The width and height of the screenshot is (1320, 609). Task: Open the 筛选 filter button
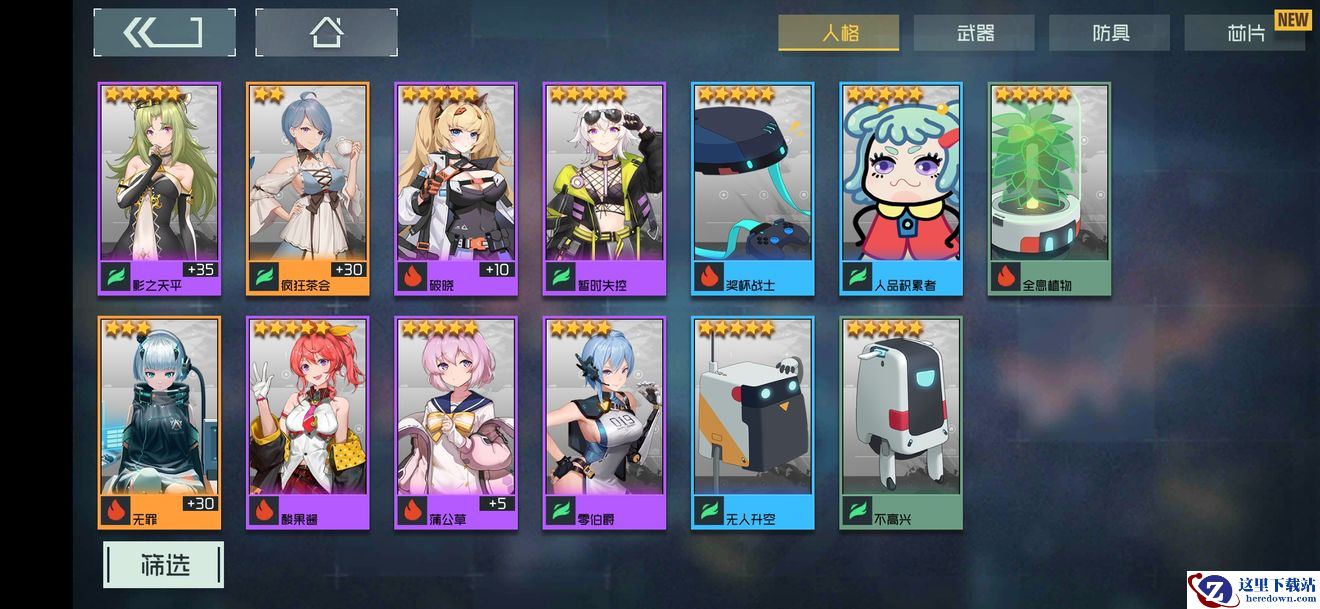[x=163, y=565]
